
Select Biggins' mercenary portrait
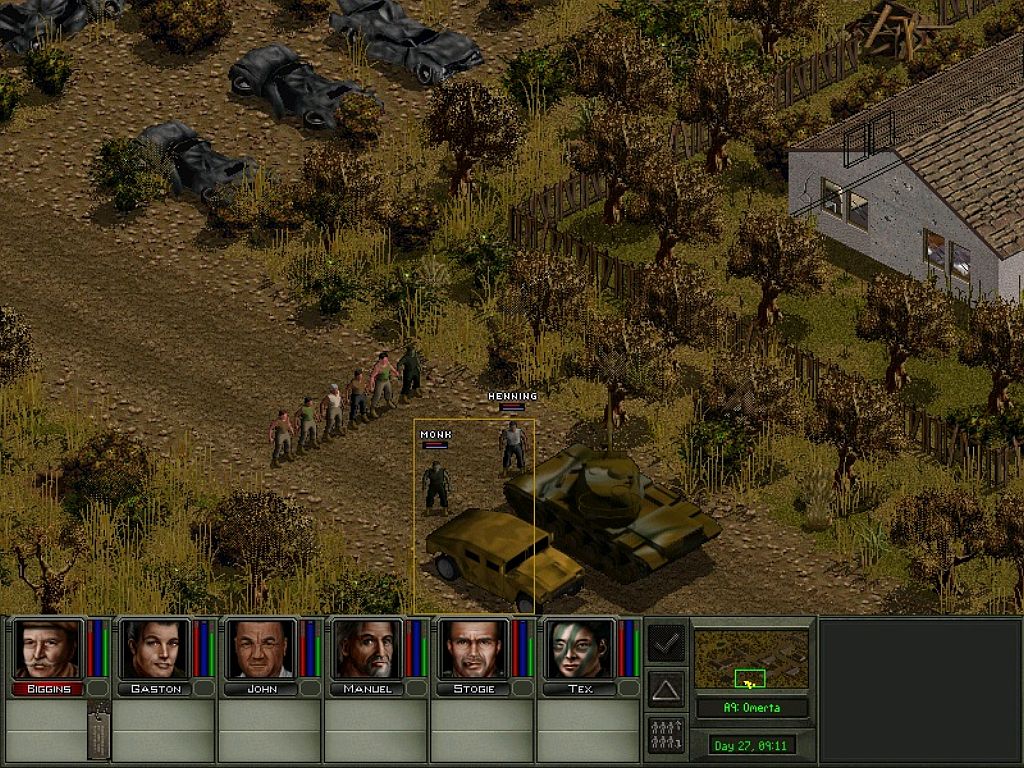point(48,649)
